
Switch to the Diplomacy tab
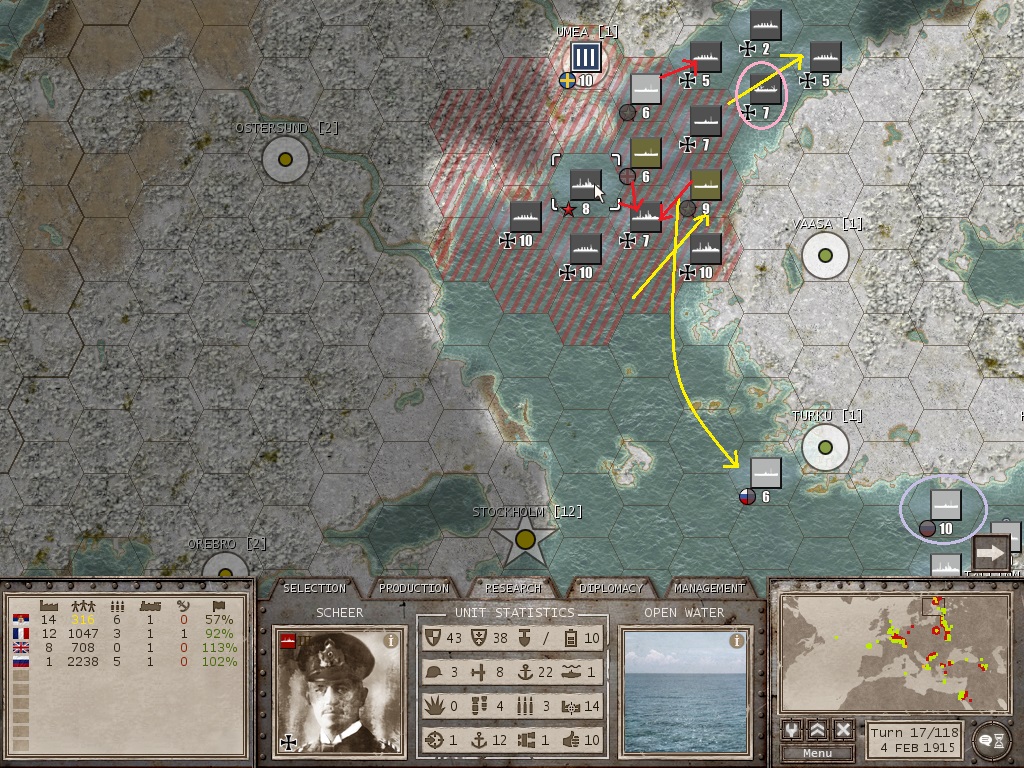610,588
